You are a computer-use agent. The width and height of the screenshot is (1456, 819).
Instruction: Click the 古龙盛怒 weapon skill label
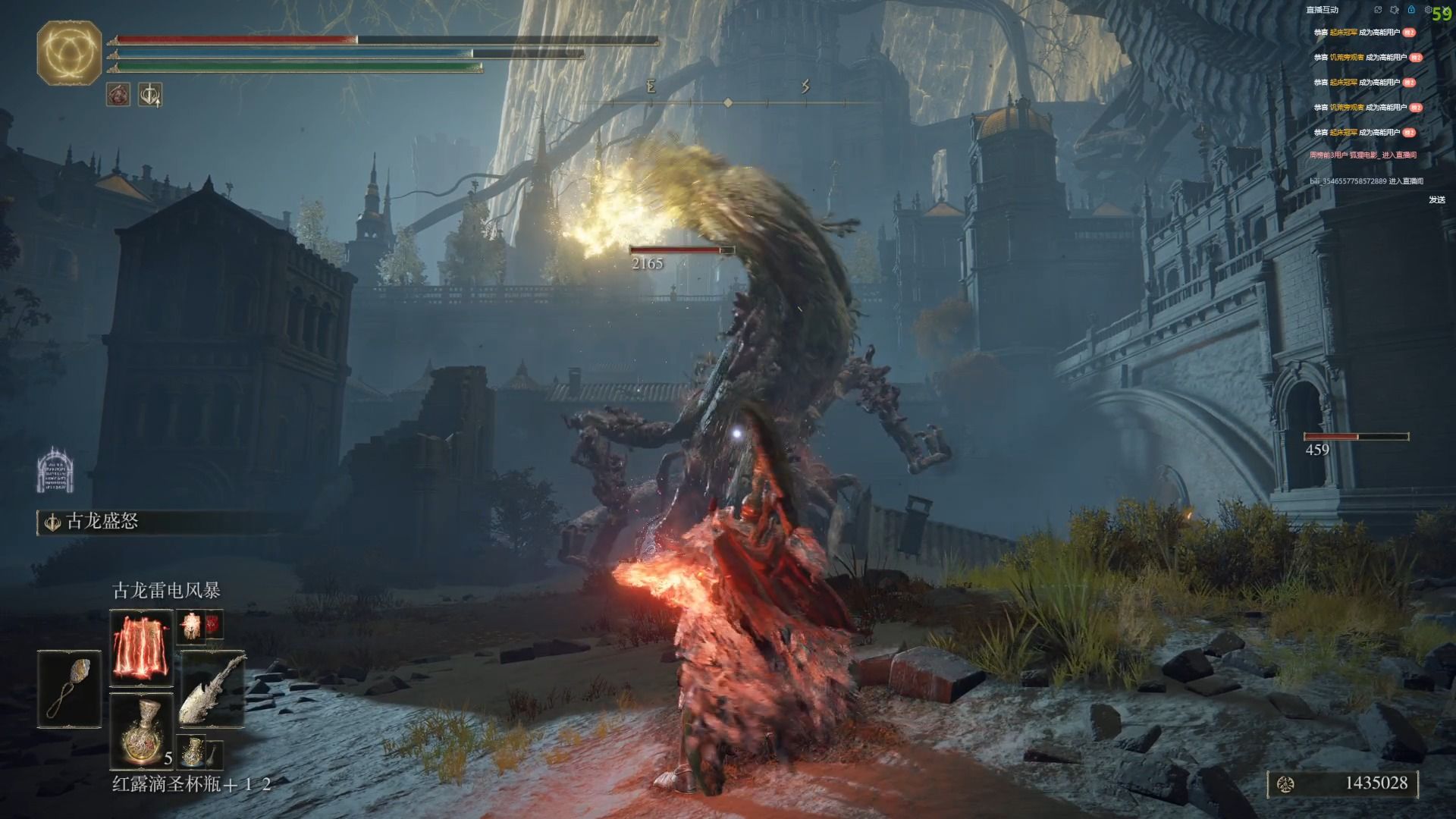[x=102, y=522]
